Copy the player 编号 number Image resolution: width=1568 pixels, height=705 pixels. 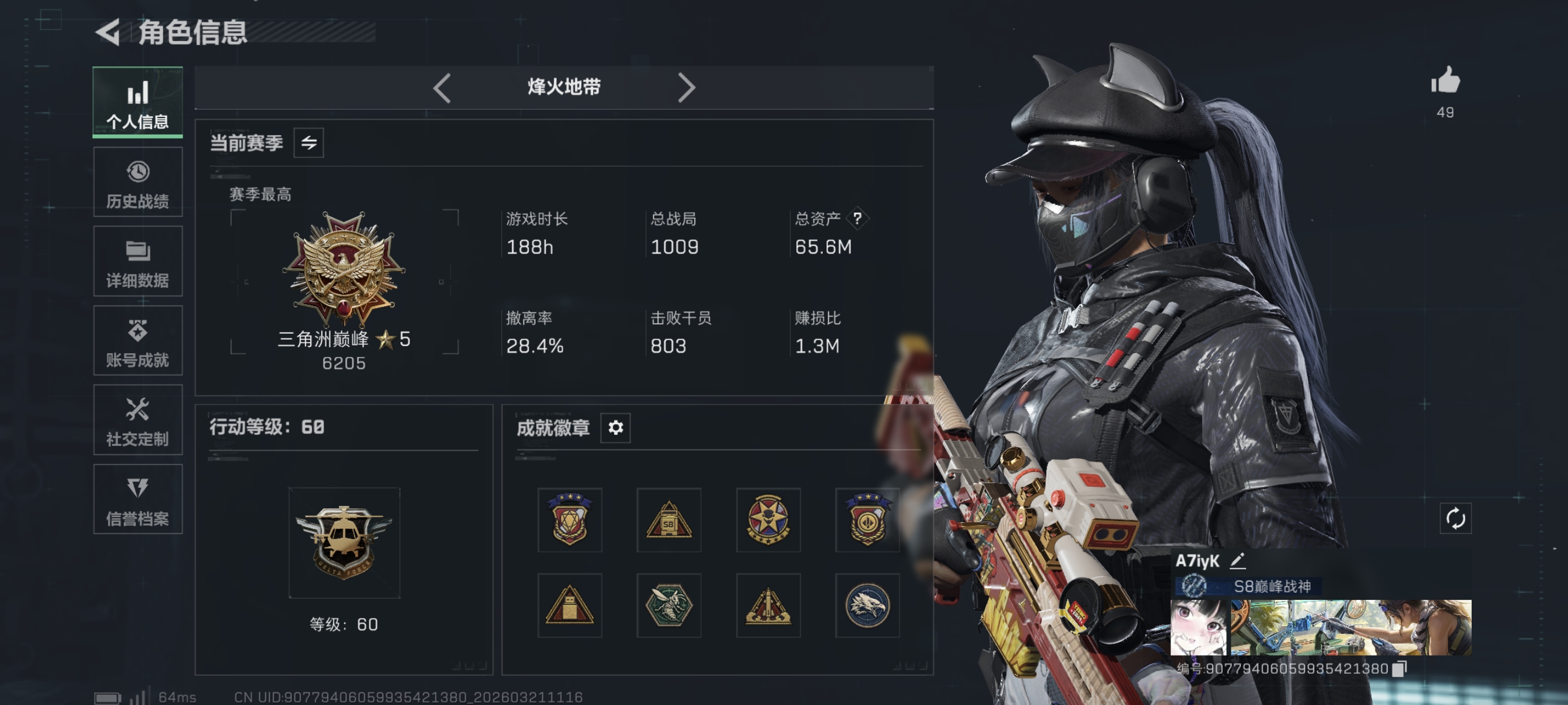tap(1400, 667)
